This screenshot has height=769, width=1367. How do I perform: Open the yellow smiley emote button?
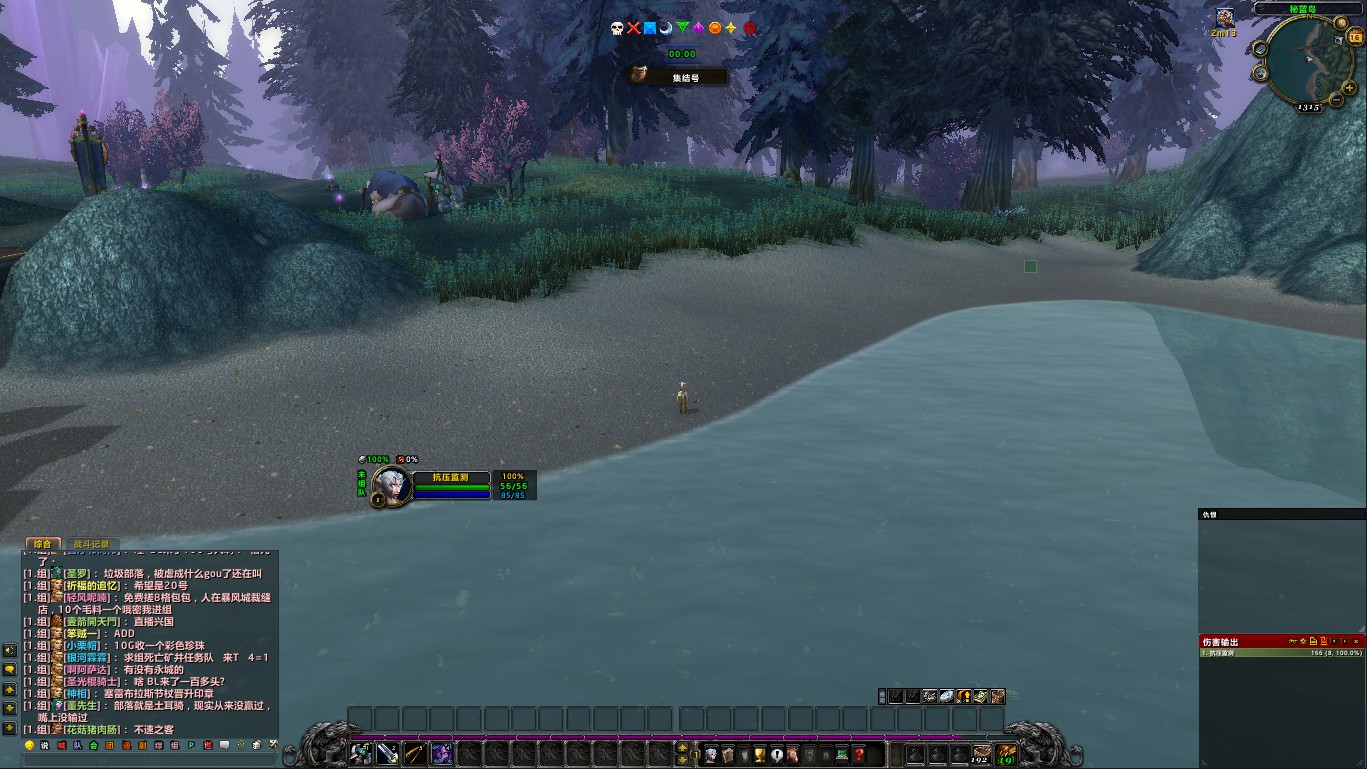pos(29,745)
